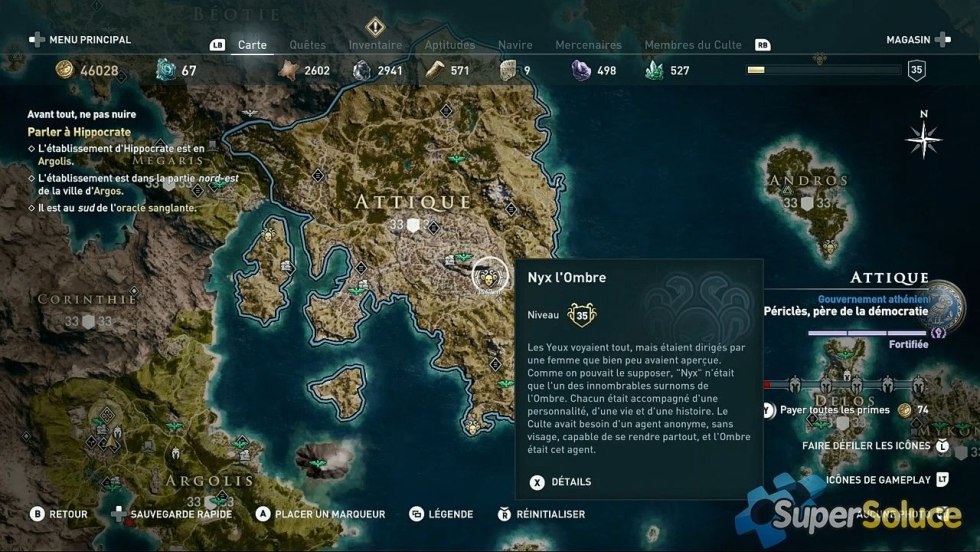
Task: View Détails for Nyx l'Ombre
Action: 561,482
